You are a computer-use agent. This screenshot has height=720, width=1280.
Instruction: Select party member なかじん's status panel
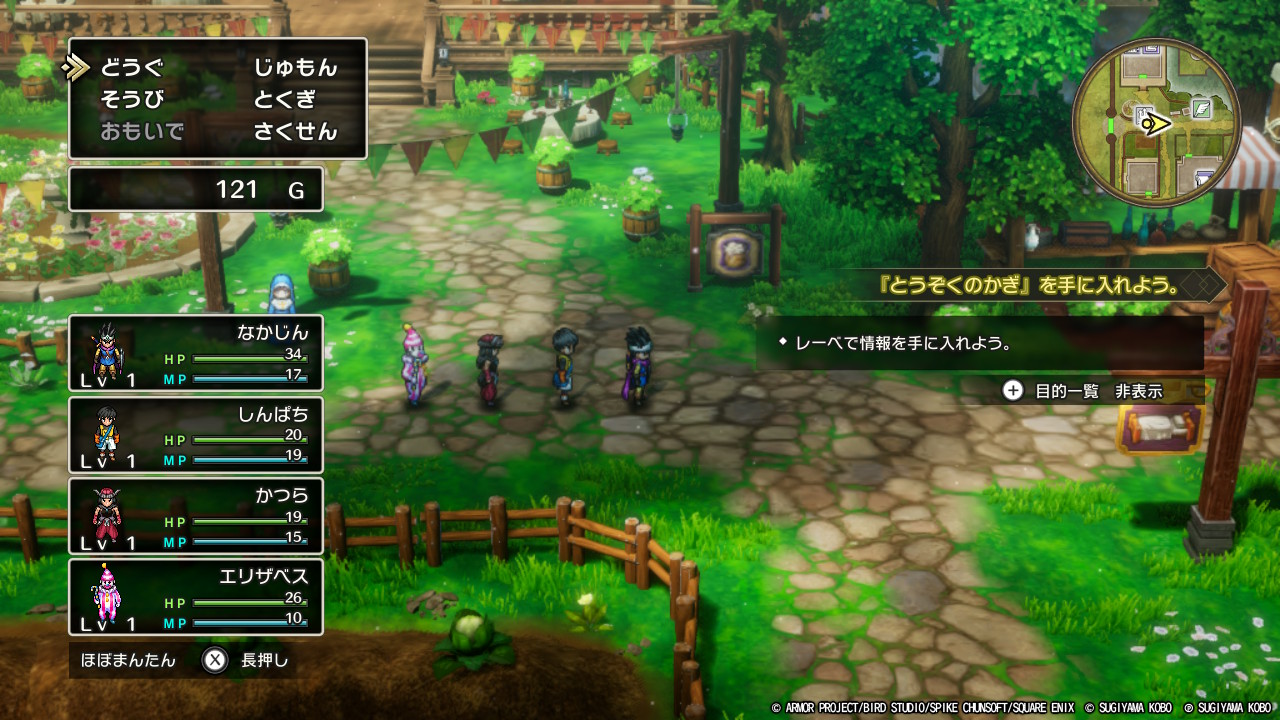(196, 353)
